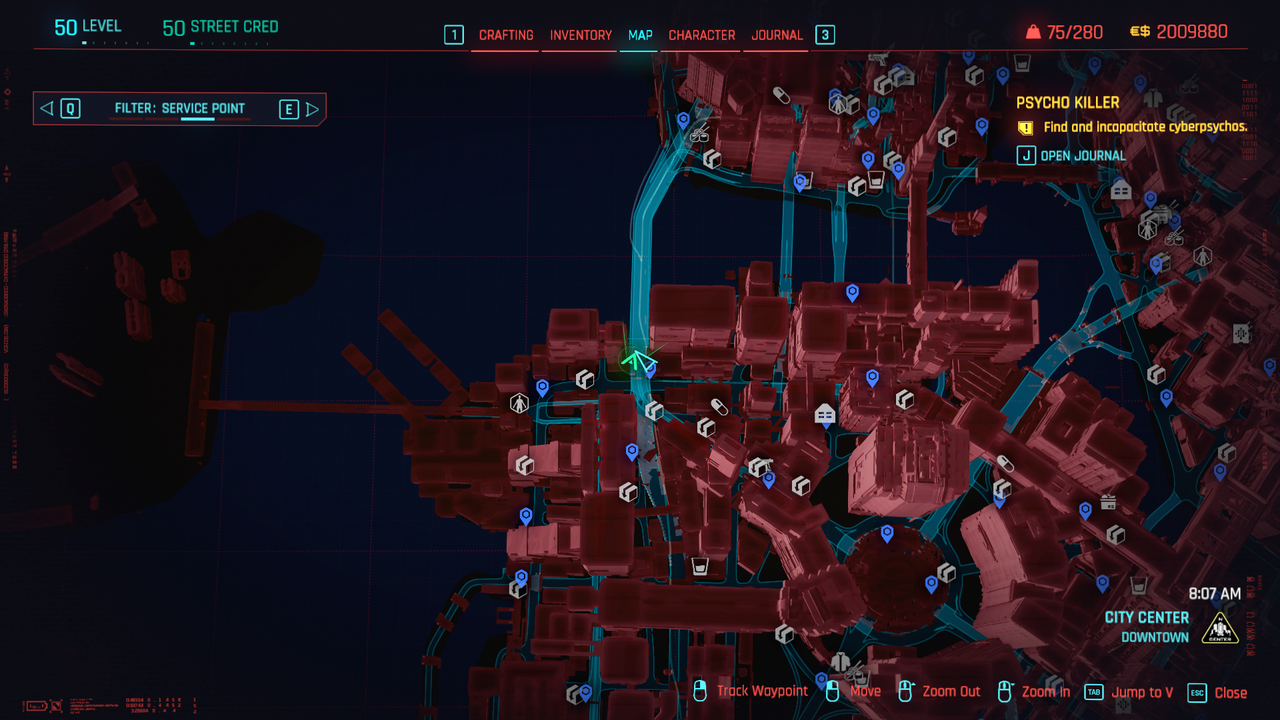Open the Crafting tab
This screenshot has height=720, width=1280.
click(x=506, y=35)
